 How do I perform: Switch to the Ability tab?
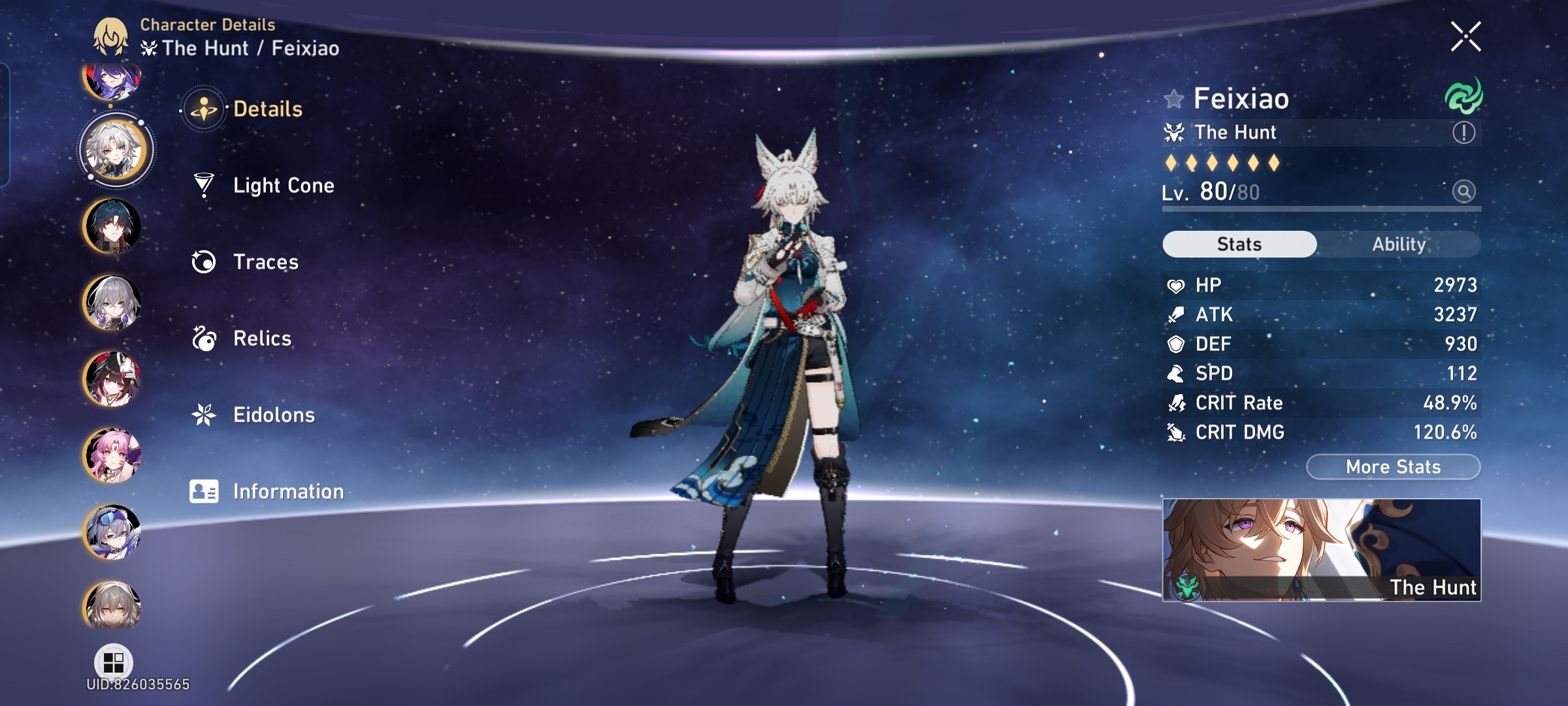pos(1399,243)
